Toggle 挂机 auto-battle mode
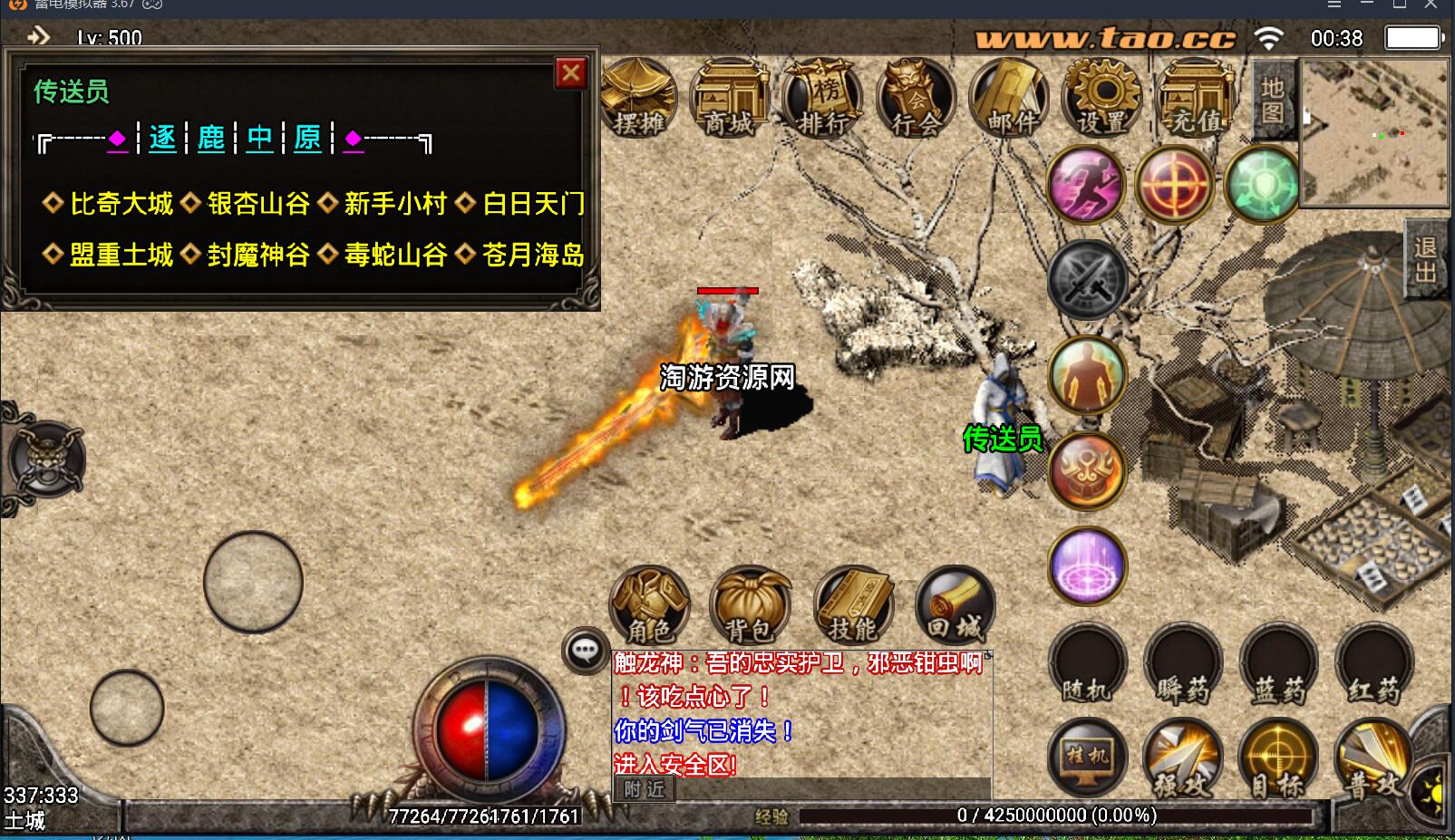Screen dimensions: 1455x840 tap(1087, 757)
